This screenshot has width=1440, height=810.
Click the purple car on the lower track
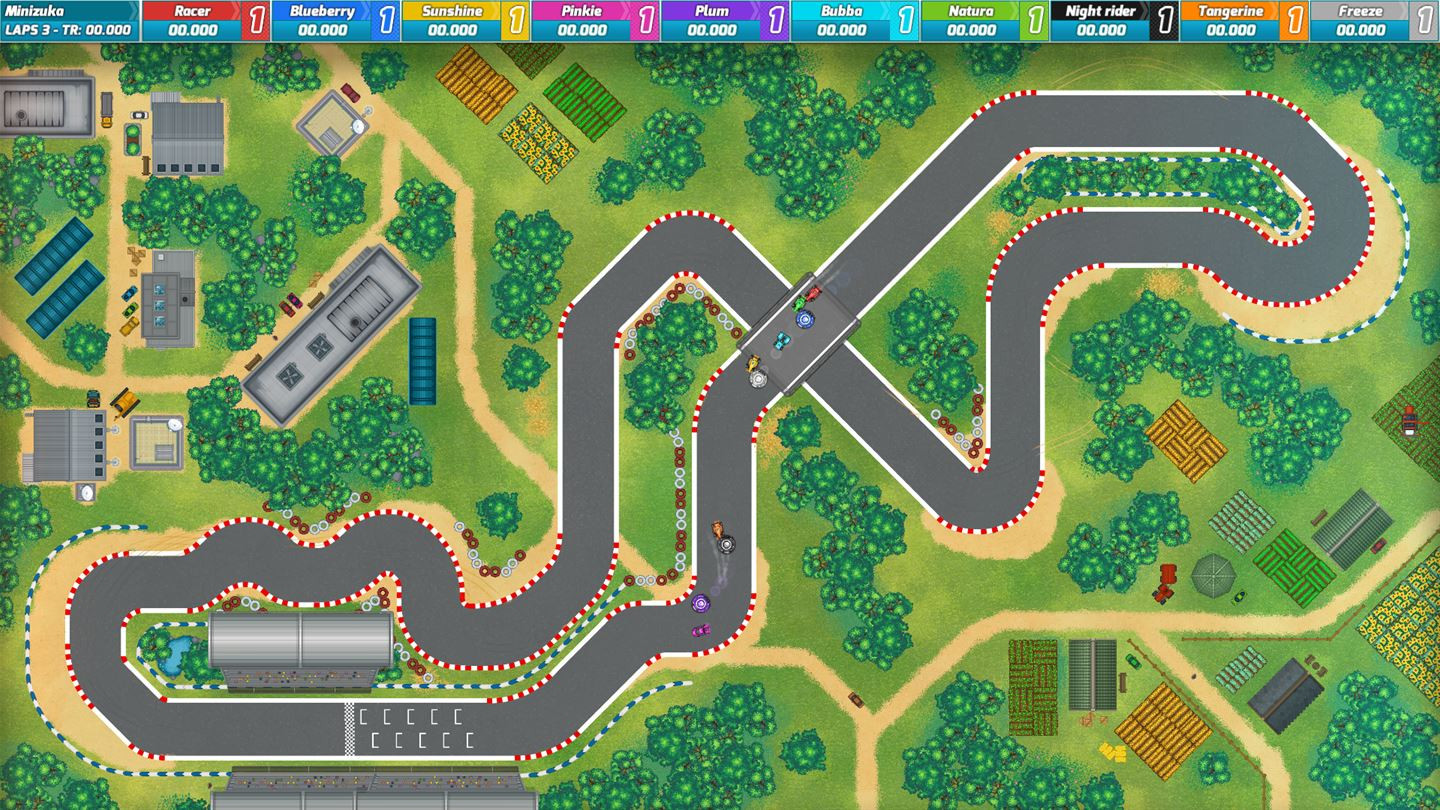[700, 605]
